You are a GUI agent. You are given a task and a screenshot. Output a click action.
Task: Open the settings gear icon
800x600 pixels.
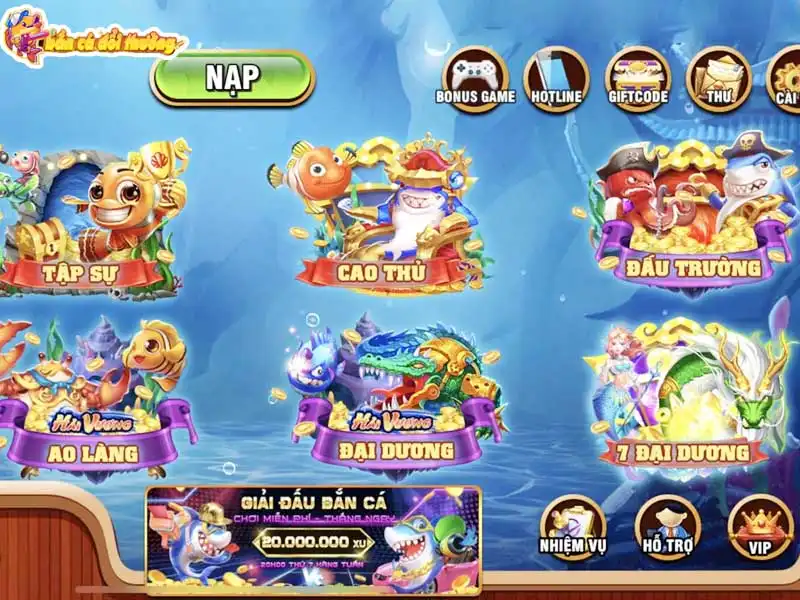click(x=786, y=76)
